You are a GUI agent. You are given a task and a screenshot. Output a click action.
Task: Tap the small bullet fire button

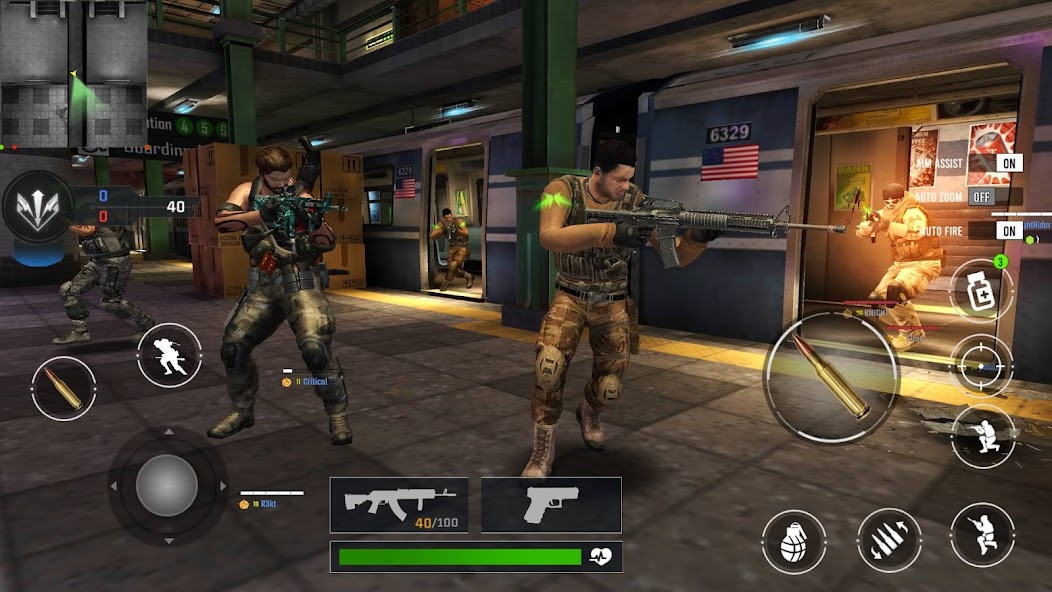point(64,388)
